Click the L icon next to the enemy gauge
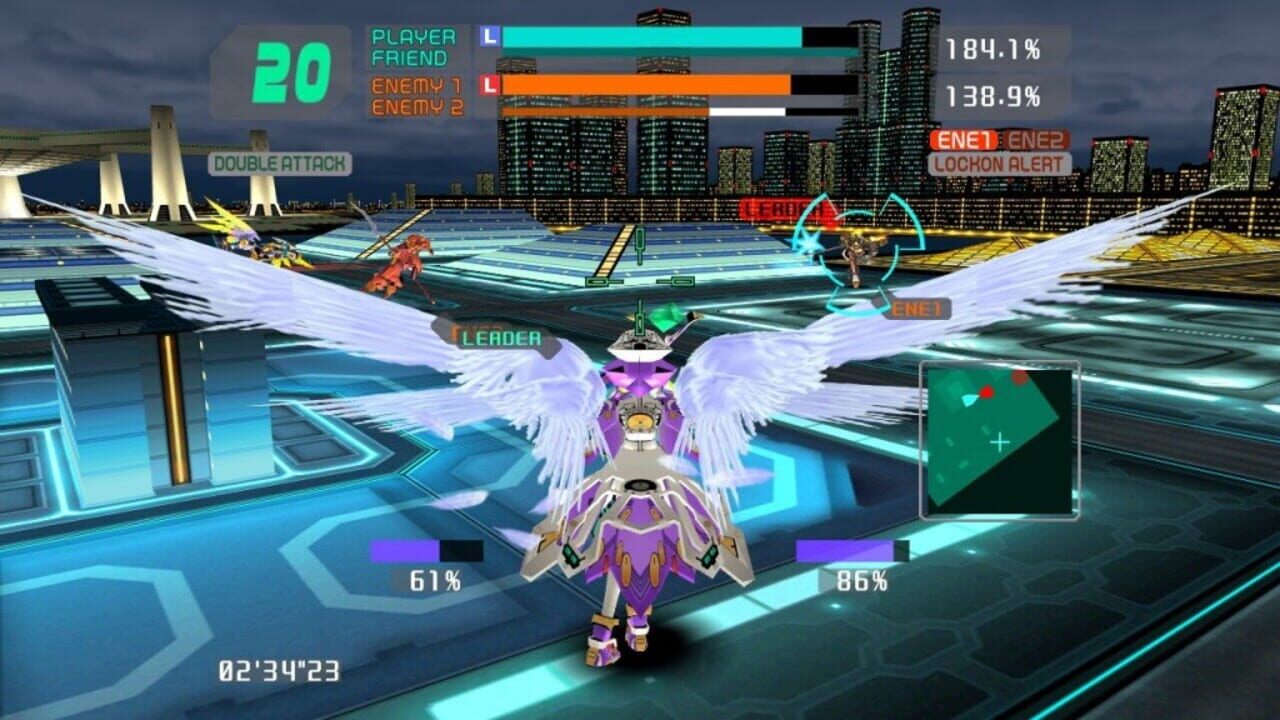The width and height of the screenshot is (1280, 720). pos(489,84)
